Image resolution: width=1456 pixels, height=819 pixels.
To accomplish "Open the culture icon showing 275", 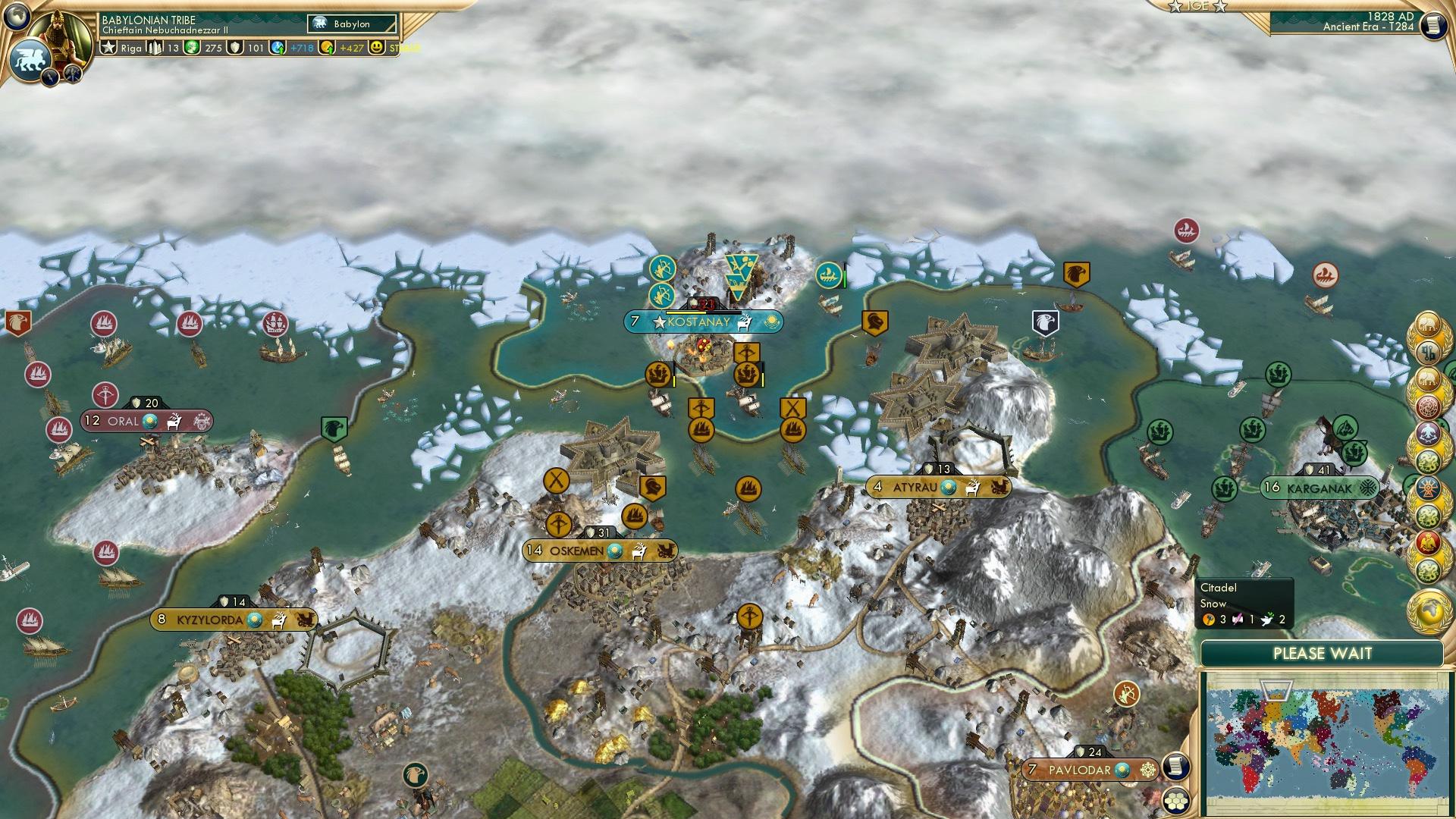I will 193,47.
